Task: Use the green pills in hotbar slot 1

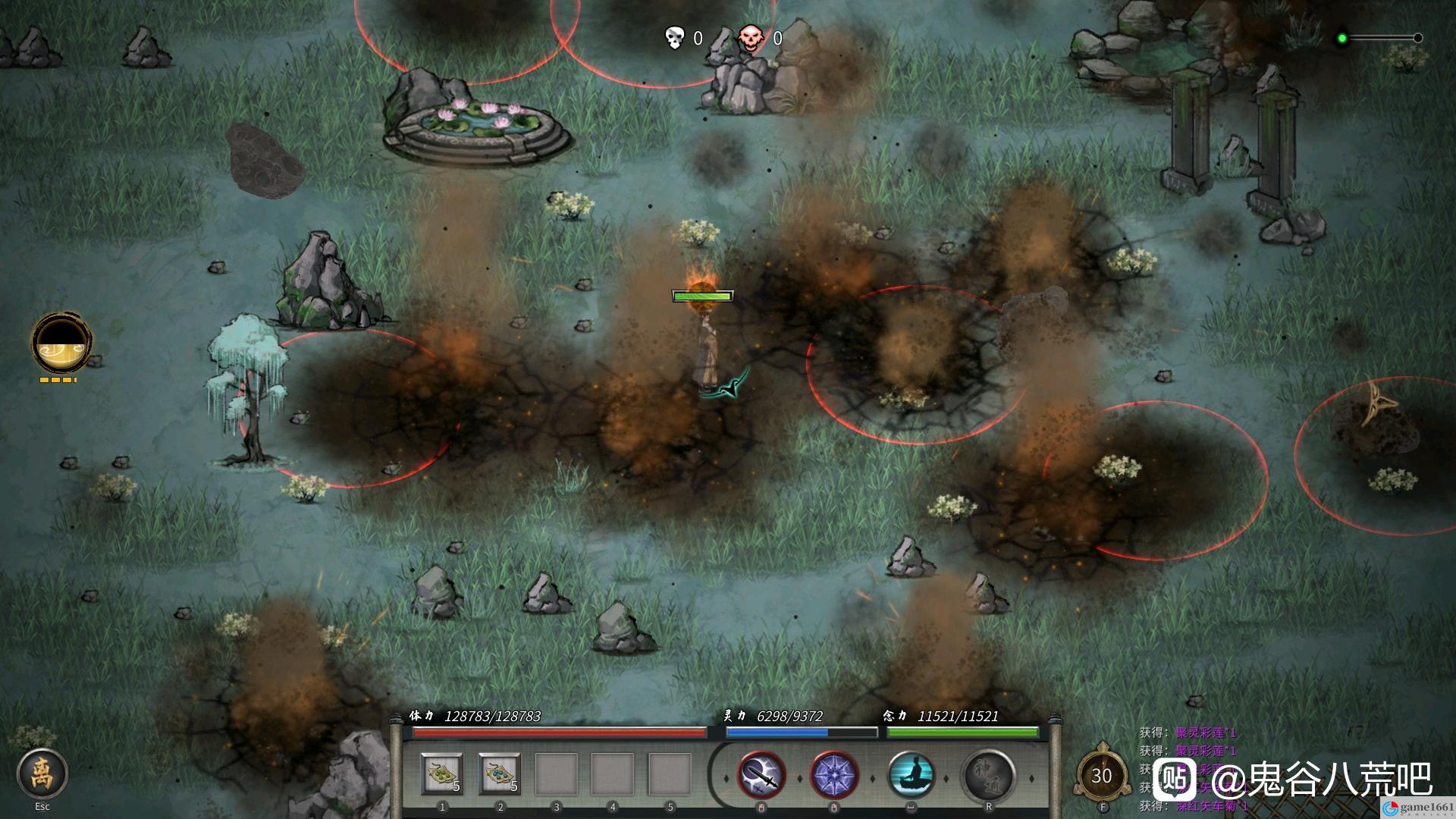Action: (x=442, y=774)
